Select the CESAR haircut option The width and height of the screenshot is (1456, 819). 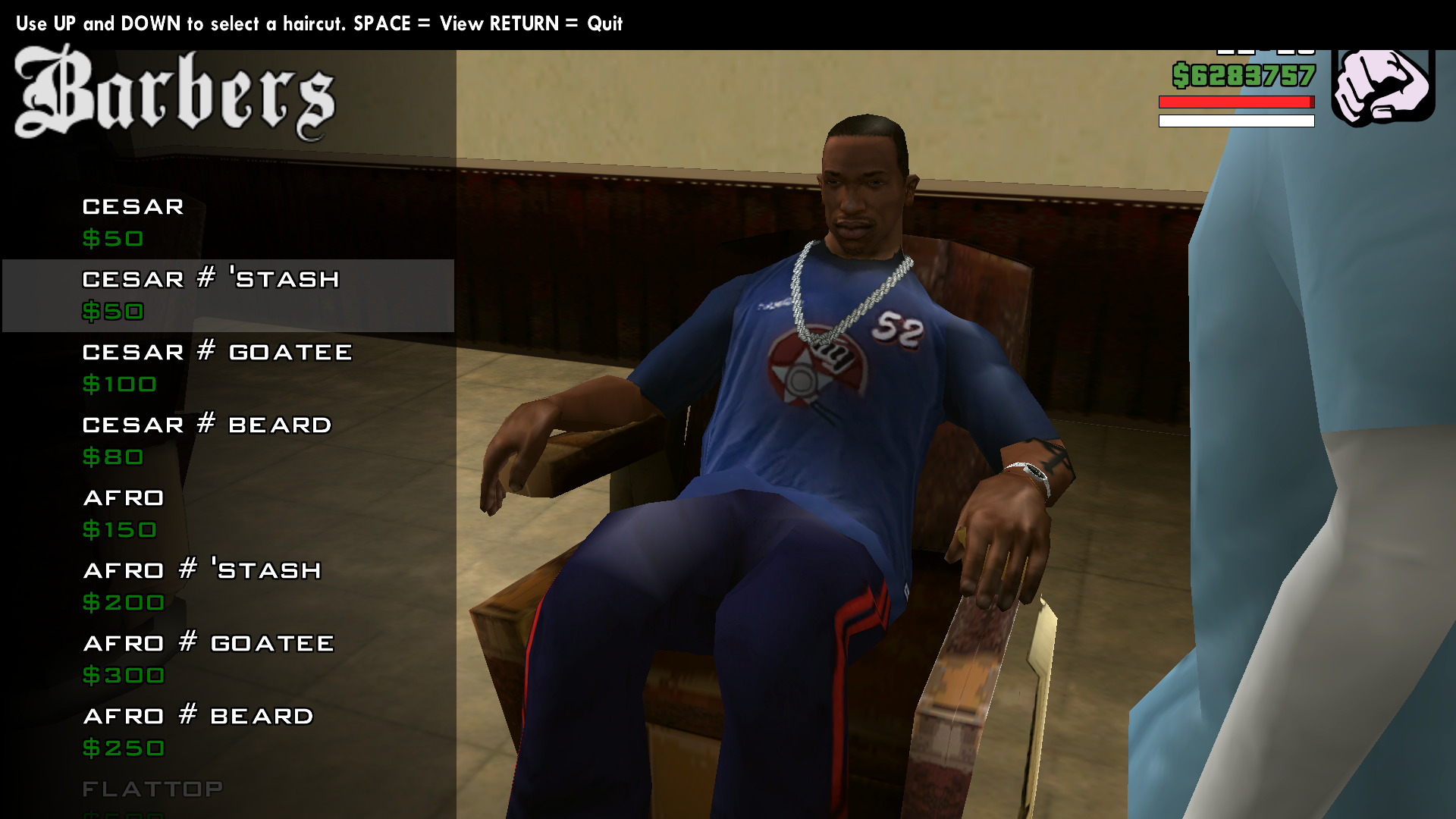click(x=133, y=206)
